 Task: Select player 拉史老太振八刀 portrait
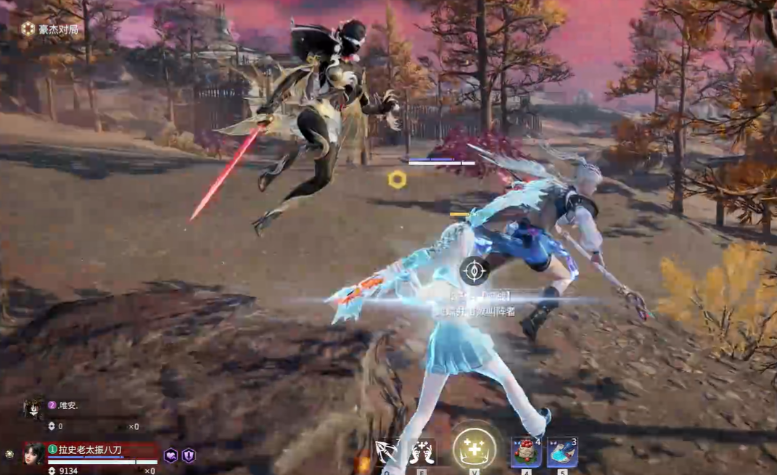[33, 453]
